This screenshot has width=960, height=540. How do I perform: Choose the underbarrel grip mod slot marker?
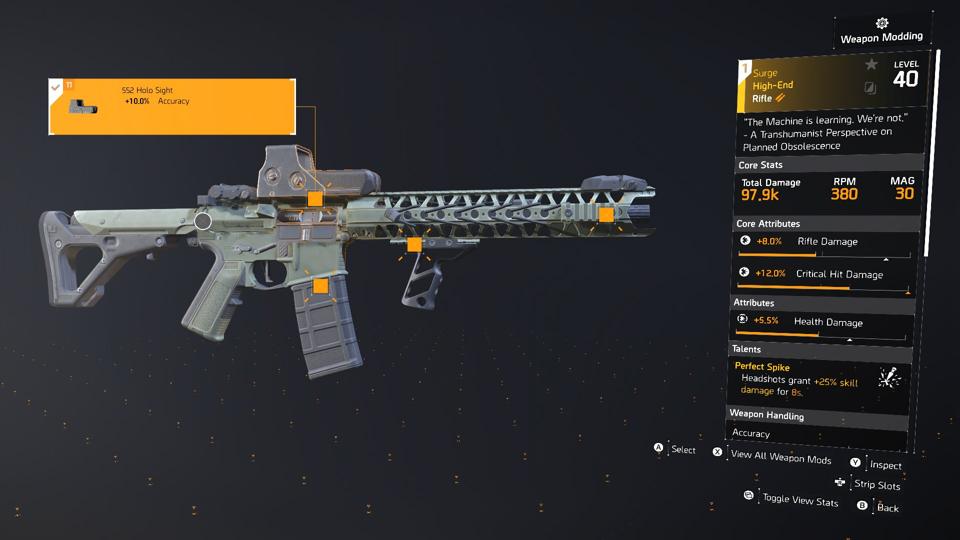click(x=414, y=245)
